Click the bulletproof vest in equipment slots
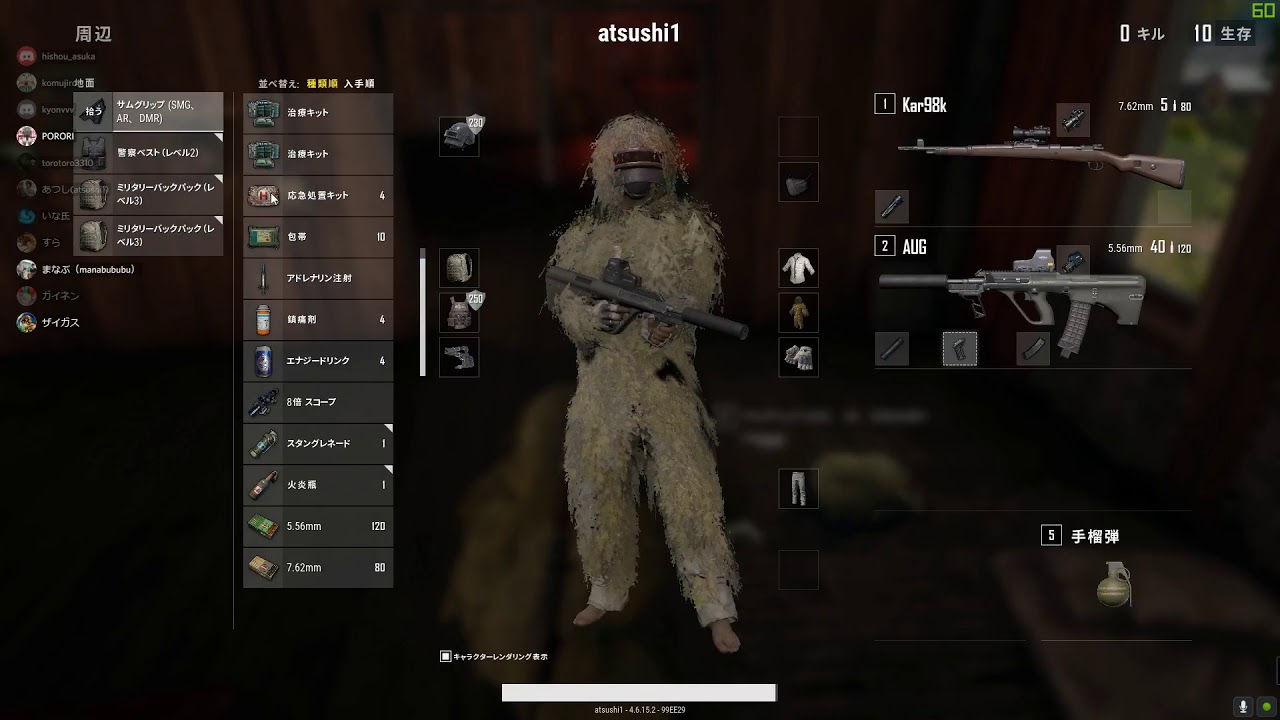Viewport: 1280px width, 720px height. (459, 313)
